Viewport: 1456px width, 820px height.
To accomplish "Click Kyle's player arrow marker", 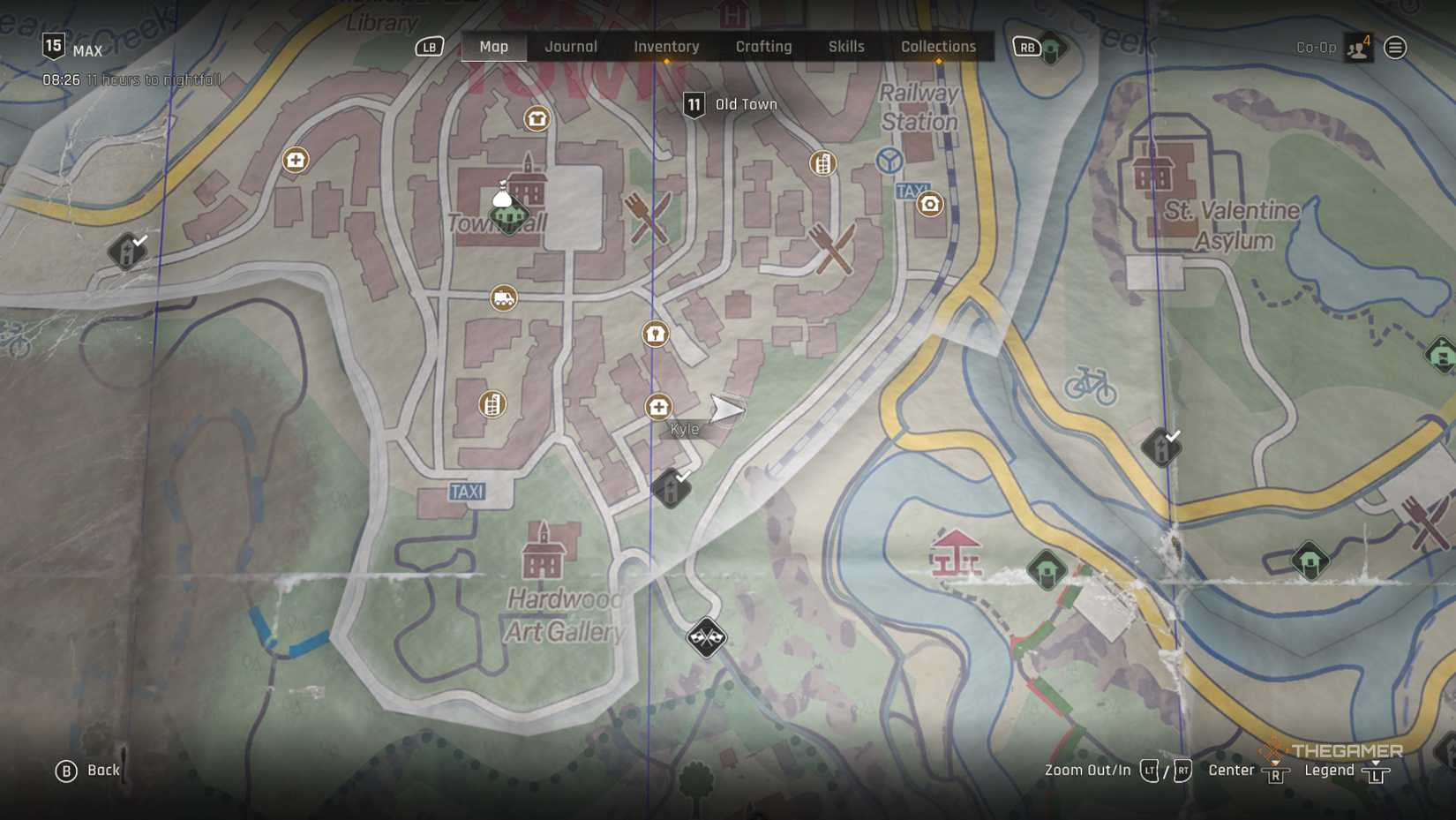I will [x=726, y=409].
